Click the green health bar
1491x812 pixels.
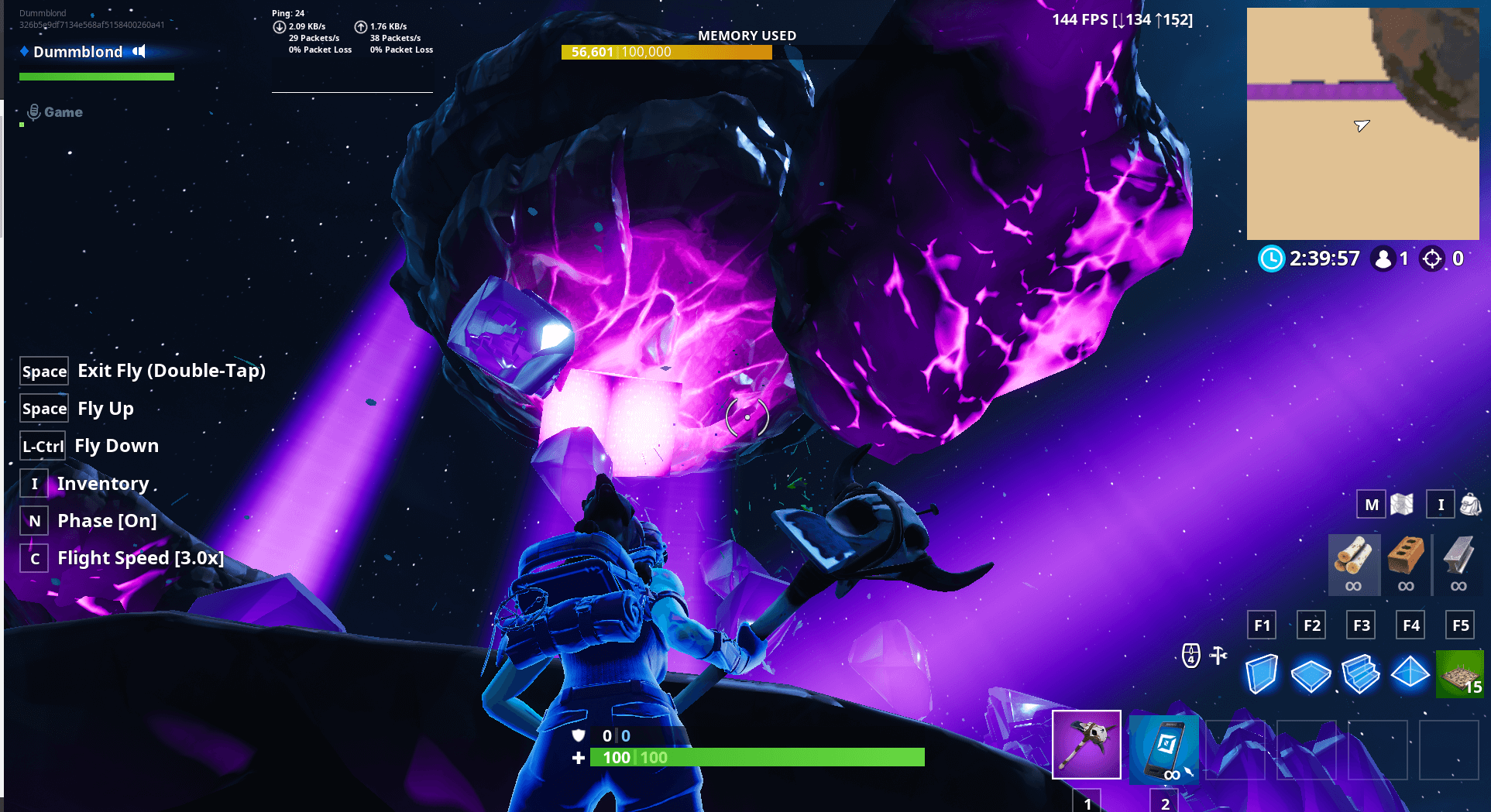click(x=755, y=758)
